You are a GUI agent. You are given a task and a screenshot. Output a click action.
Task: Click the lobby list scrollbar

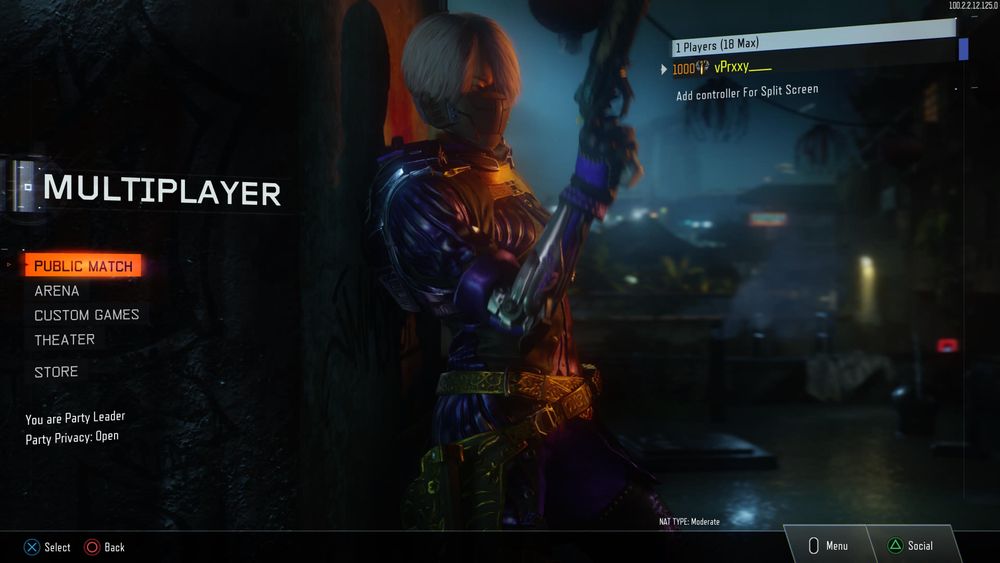(963, 48)
